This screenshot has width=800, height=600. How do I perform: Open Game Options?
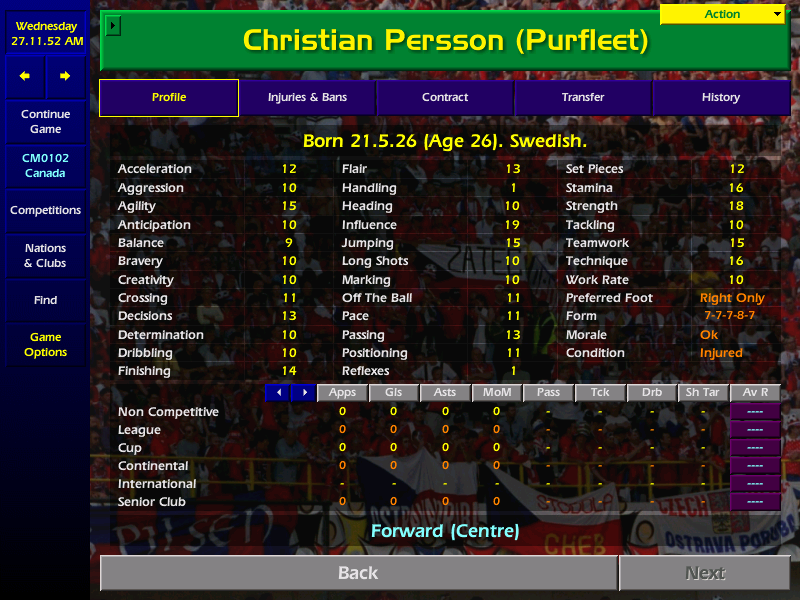pyautogui.click(x=45, y=345)
